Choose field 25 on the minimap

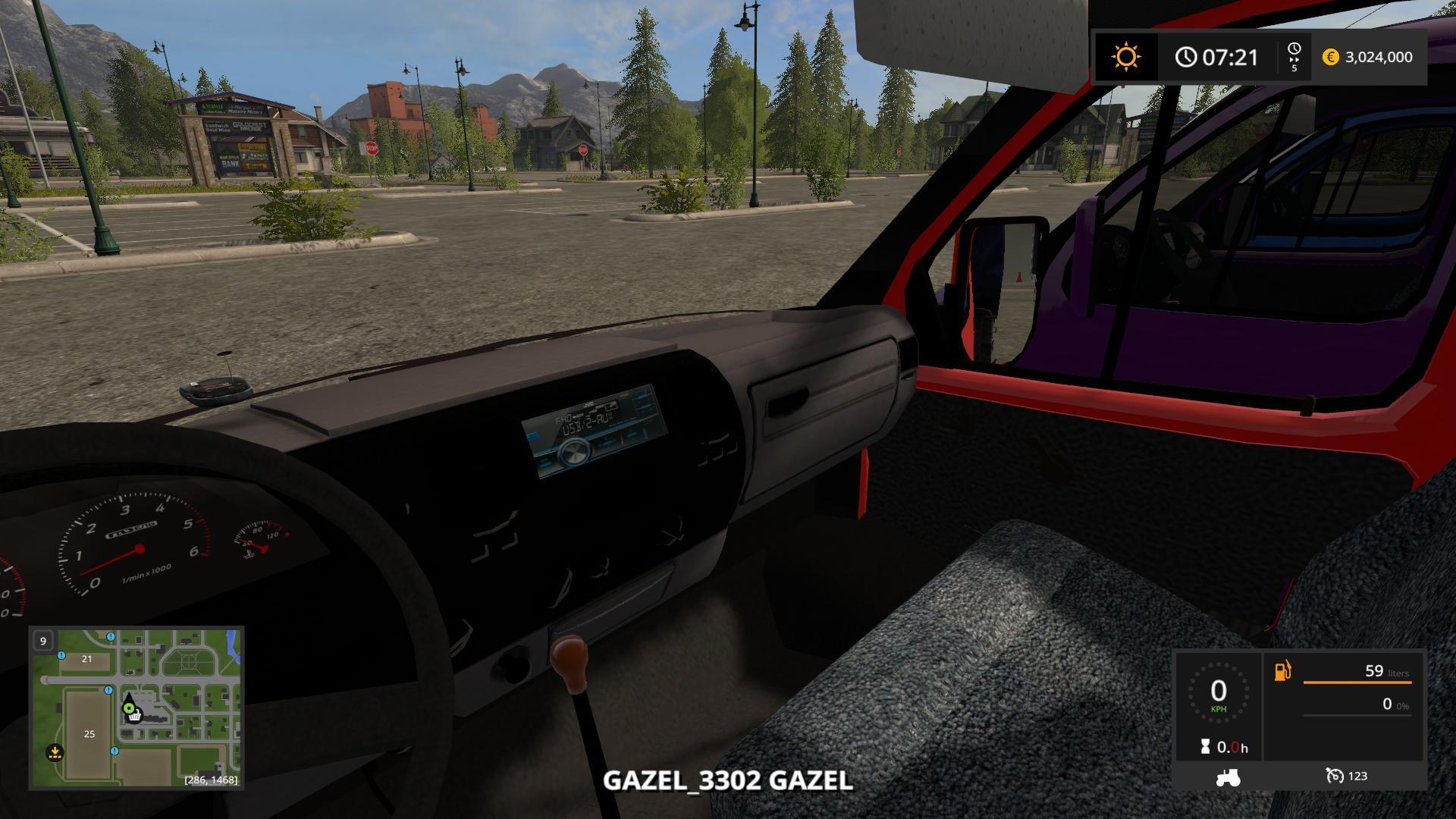tap(89, 733)
